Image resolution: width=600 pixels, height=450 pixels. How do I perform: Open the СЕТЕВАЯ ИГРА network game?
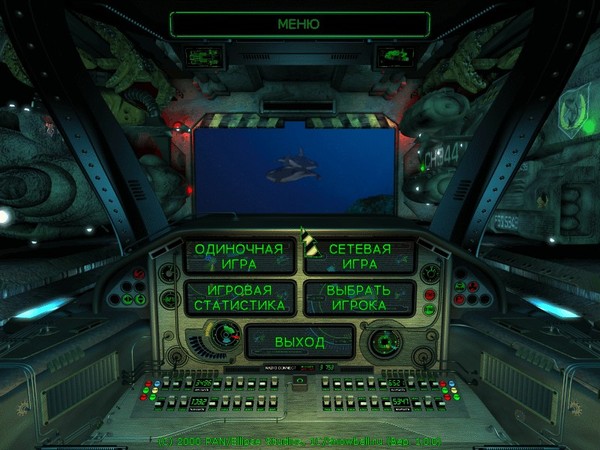(359, 256)
